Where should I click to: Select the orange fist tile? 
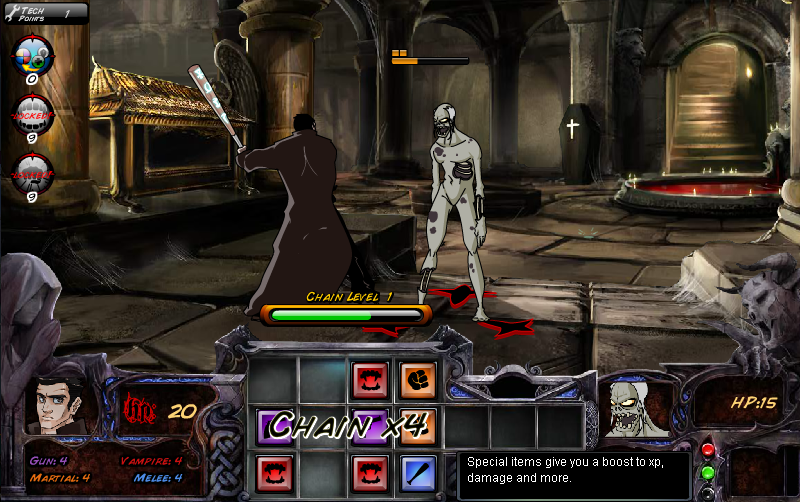[418, 380]
